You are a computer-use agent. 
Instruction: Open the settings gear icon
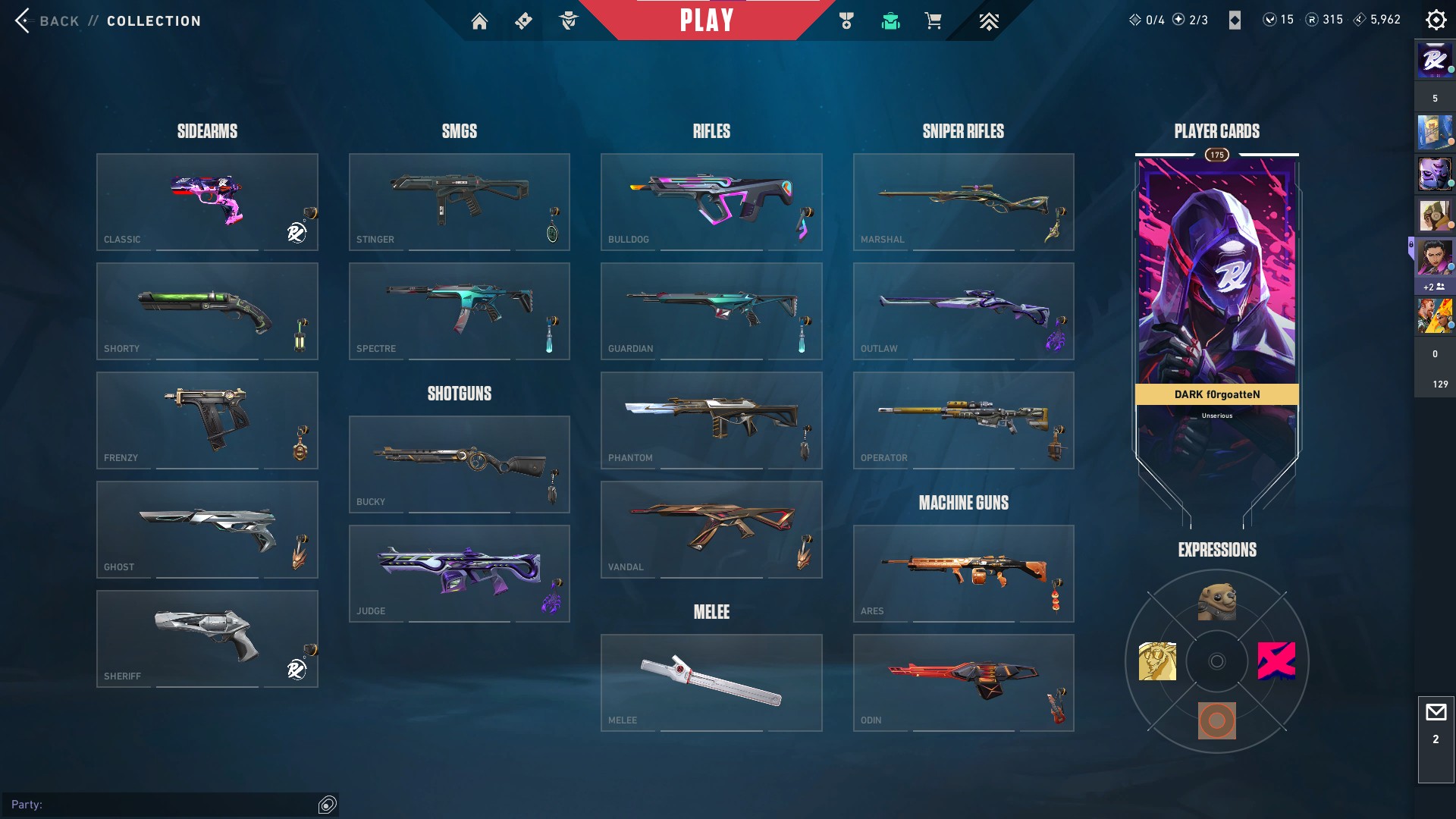pyautogui.click(x=1436, y=20)
